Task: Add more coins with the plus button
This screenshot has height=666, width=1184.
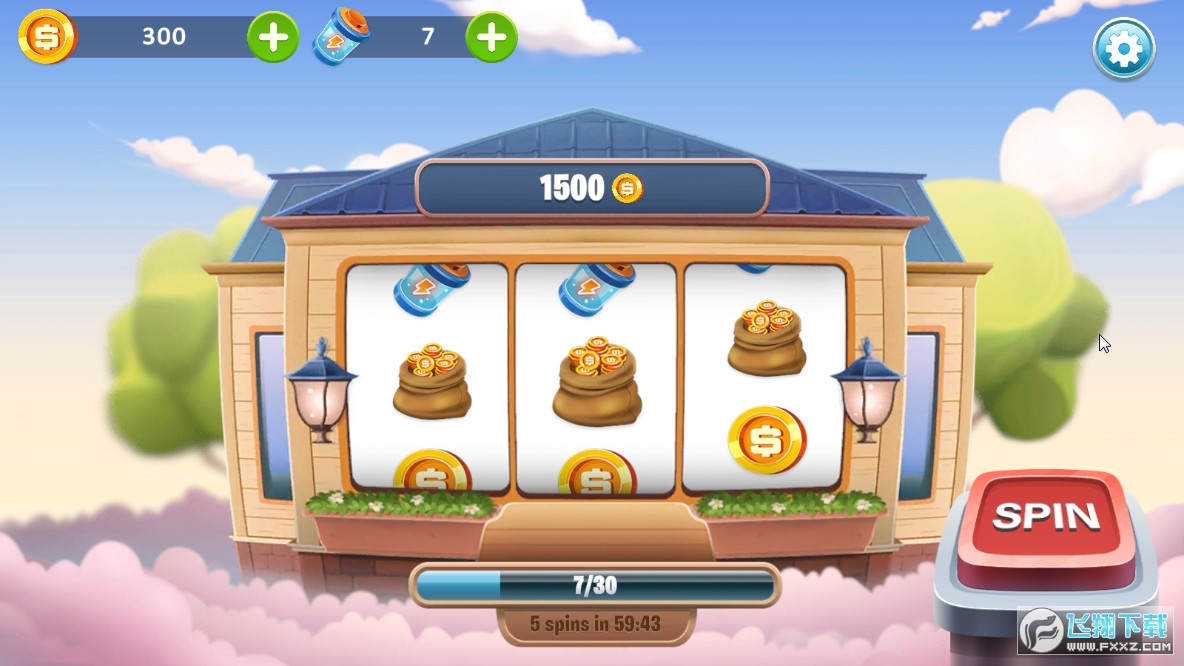Action: click(x=273, y=37)
